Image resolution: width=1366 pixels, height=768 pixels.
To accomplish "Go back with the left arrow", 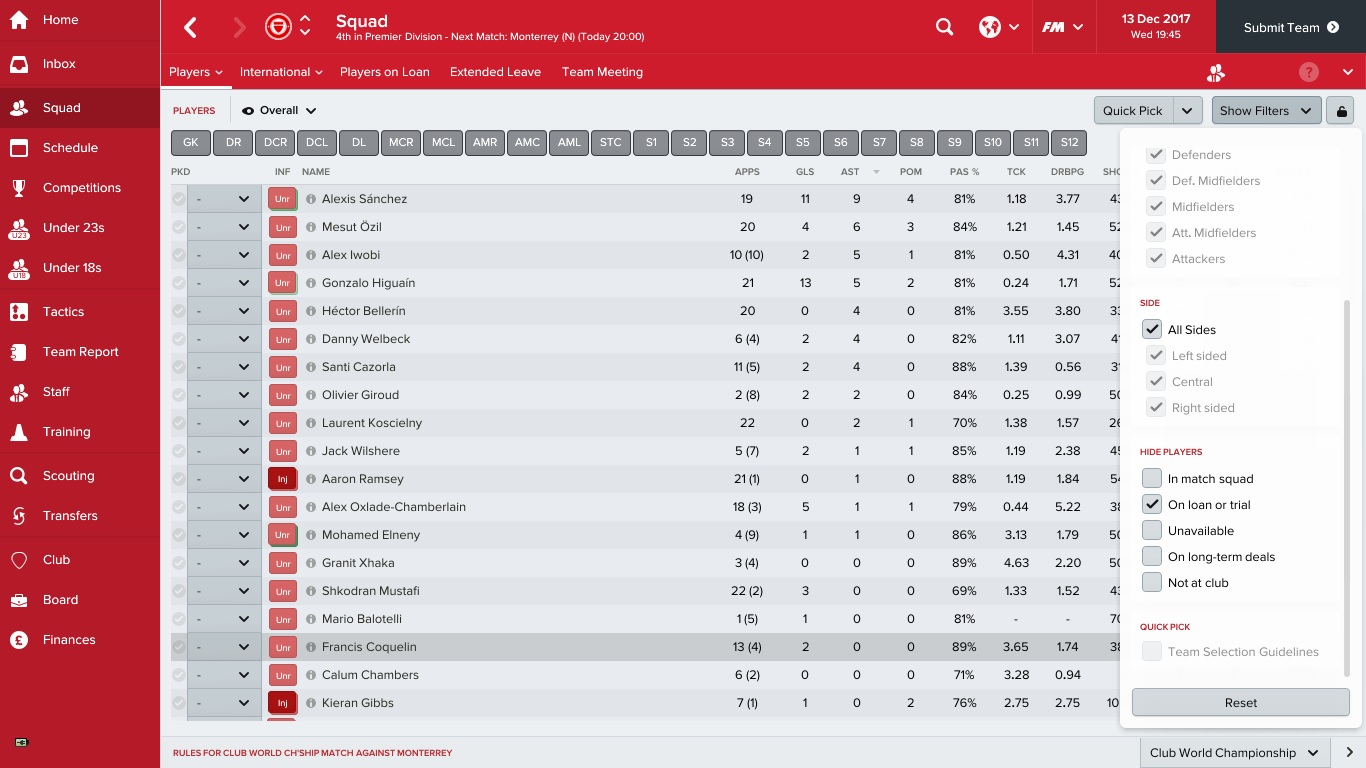I will (191, 28).
